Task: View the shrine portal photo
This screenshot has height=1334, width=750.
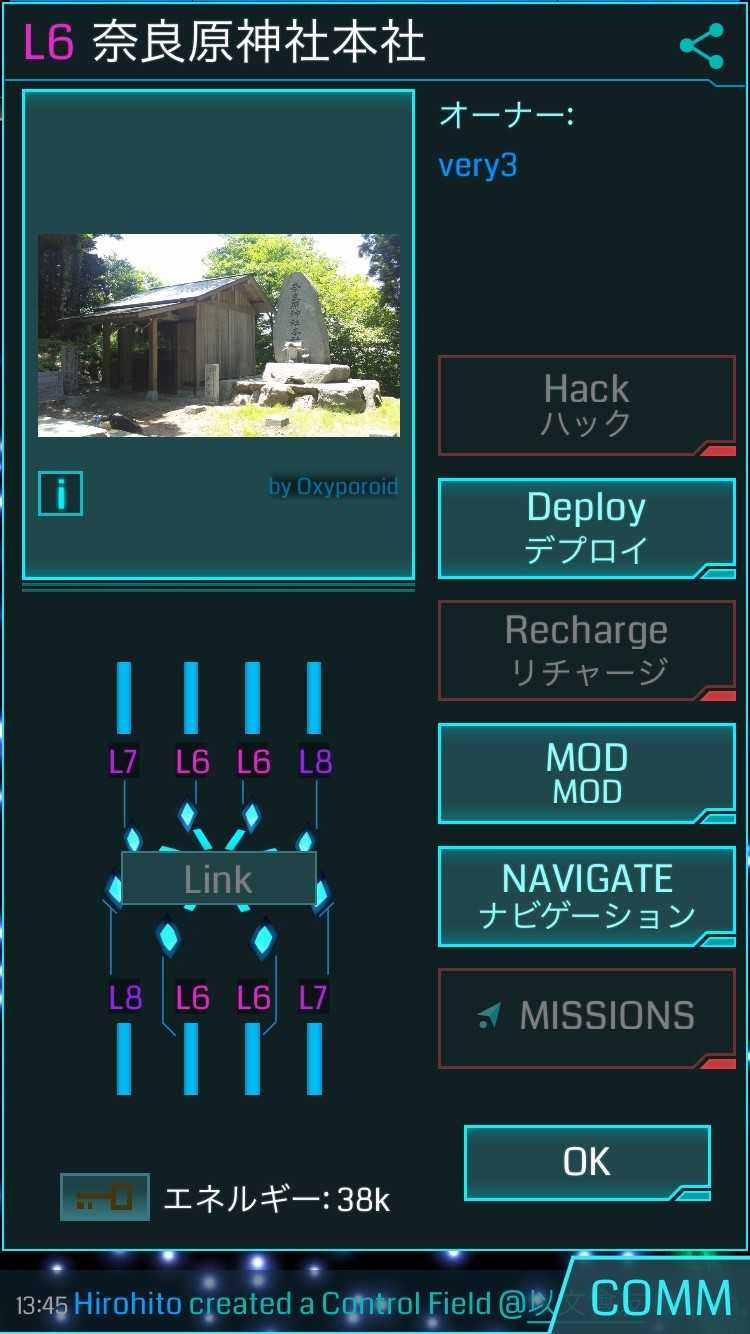Action: pos(218,335)
